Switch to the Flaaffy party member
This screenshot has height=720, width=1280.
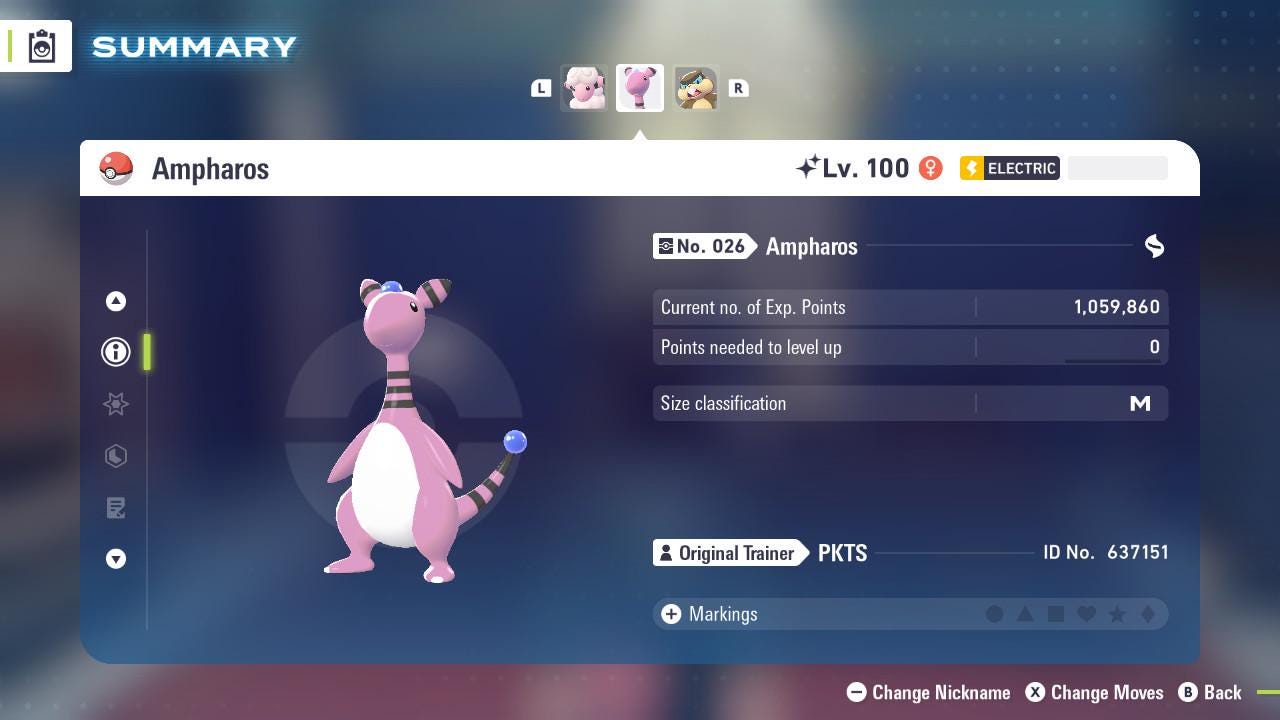pyautogui.click(x=583, y=88)
